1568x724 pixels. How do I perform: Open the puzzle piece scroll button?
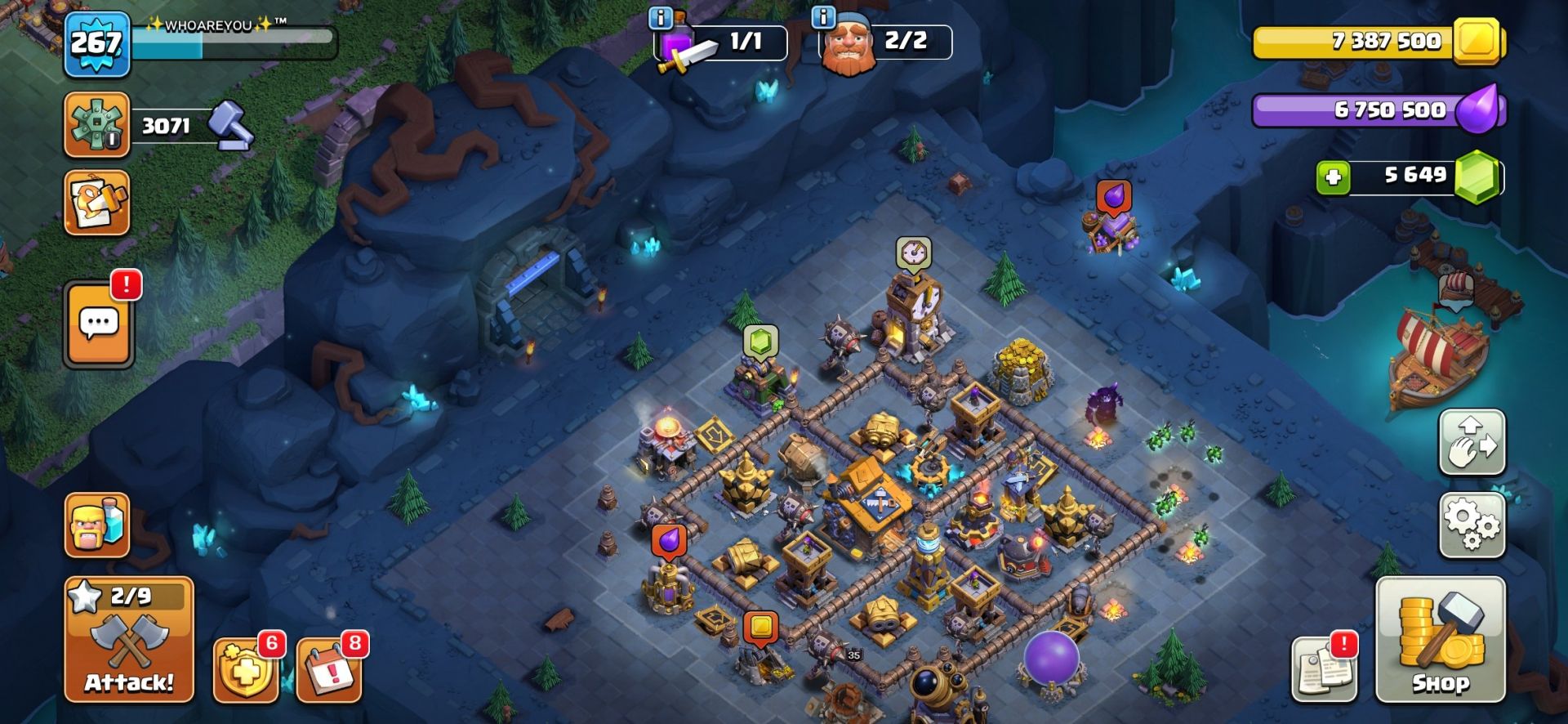coord(97,202)
